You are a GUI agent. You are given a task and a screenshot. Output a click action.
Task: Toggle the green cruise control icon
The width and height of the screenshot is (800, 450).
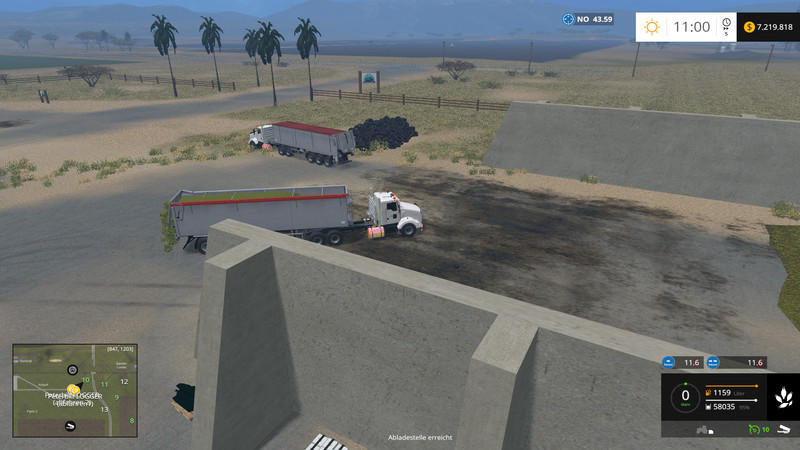coord(752,429)
